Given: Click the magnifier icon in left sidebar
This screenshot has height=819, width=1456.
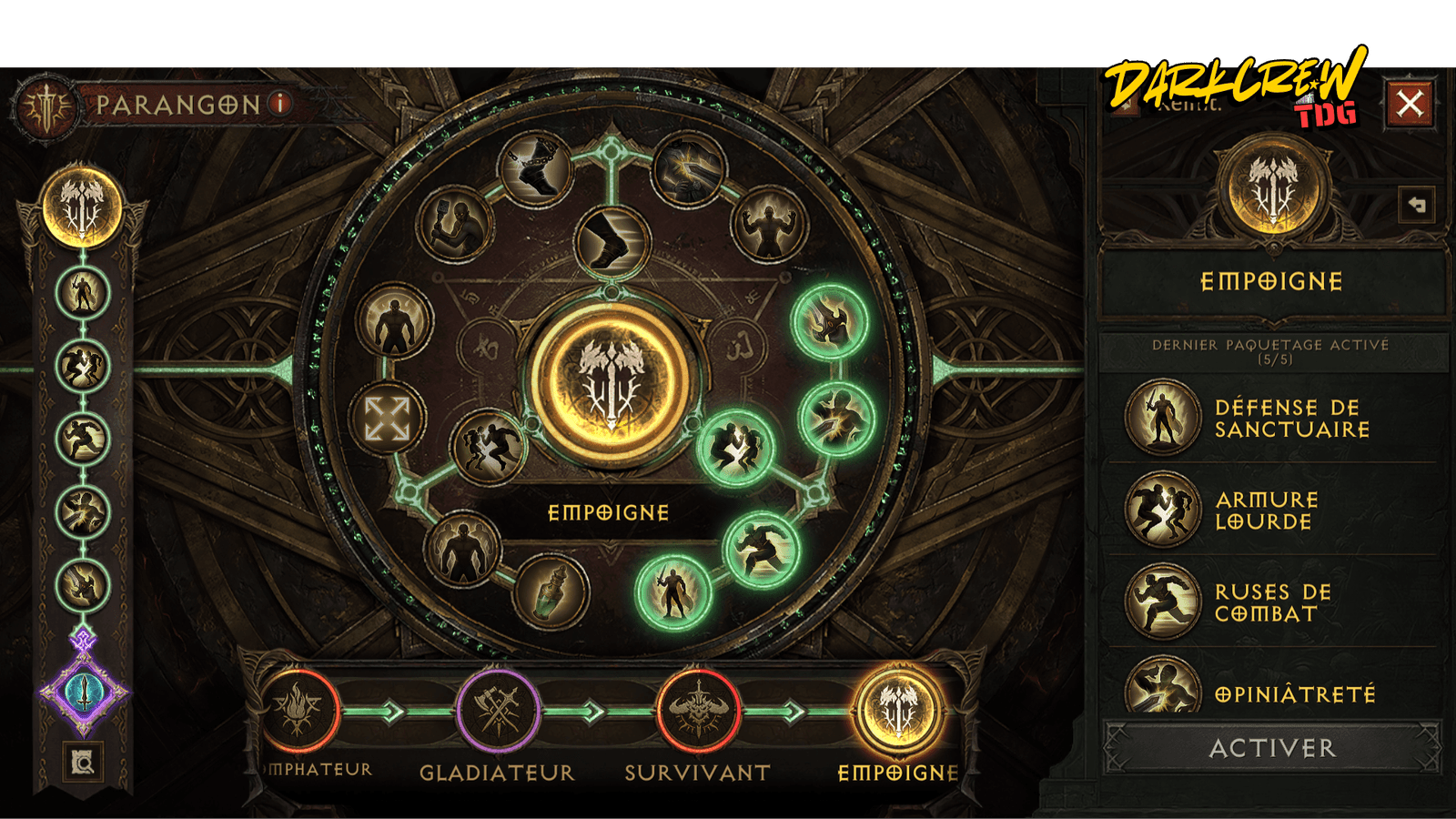Looking at the screenshot, I should tap(84, 763).
